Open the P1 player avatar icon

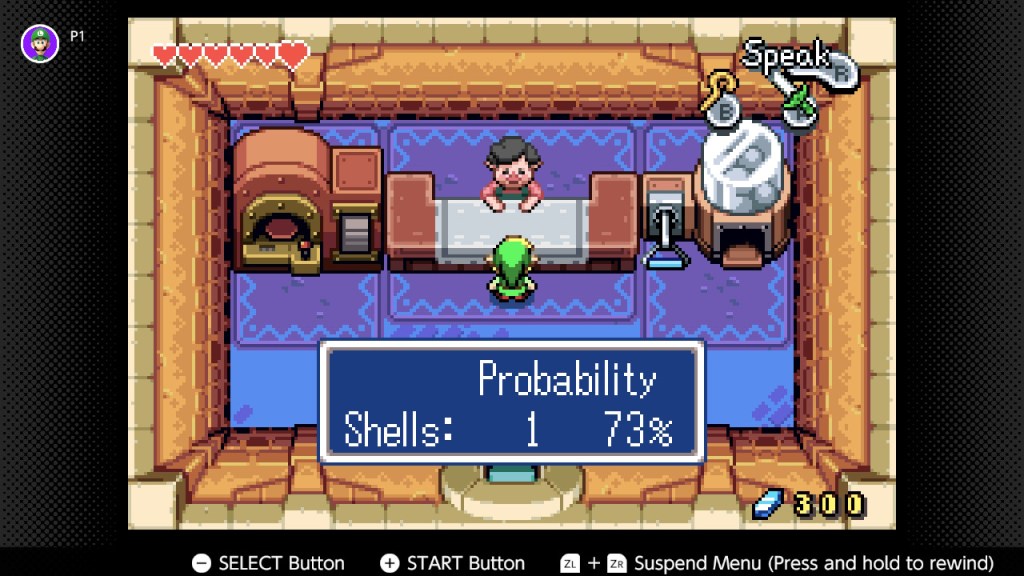pos(40,44)
